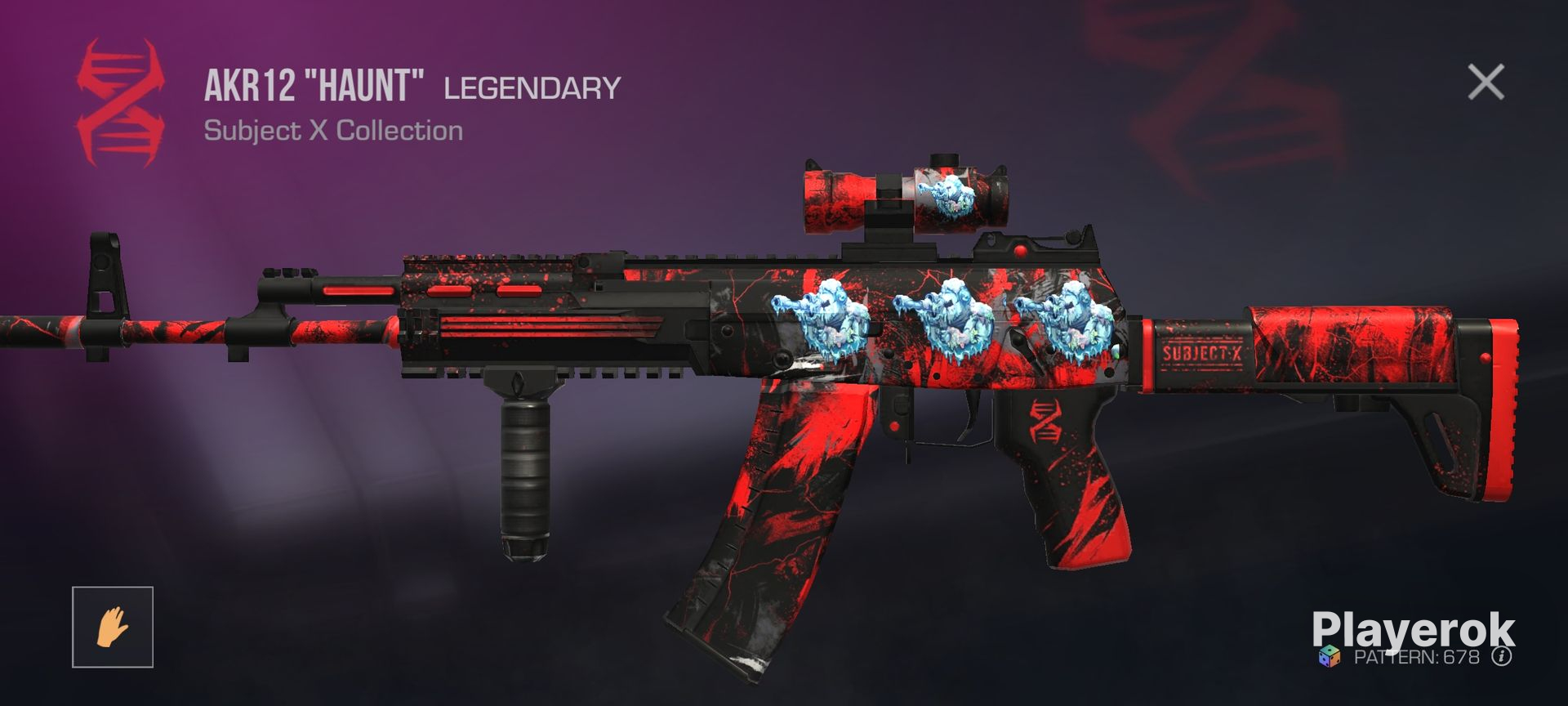Close the AKR12 Haunt inspect screen
The width and height of the screenshot is (1568, 706).
(1486, 83)
